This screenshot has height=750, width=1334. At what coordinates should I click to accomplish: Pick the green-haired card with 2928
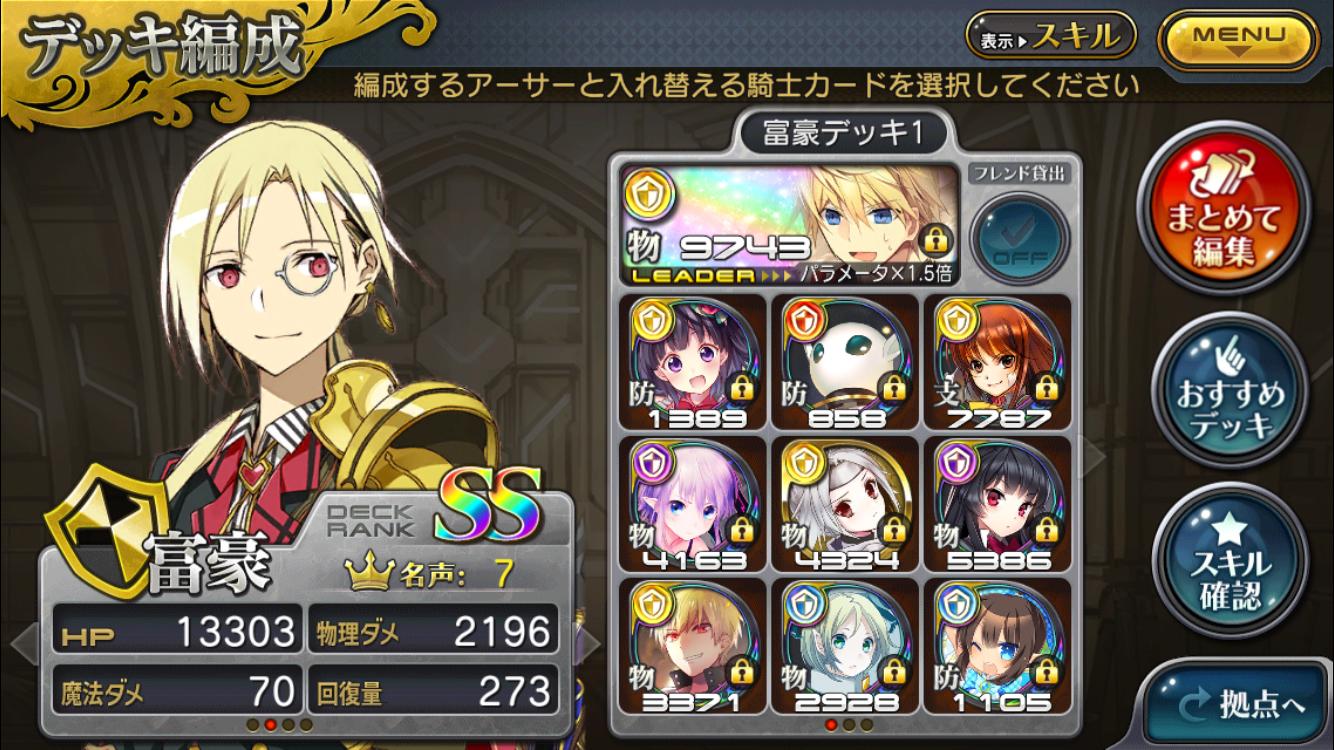[x=844, y=645]
